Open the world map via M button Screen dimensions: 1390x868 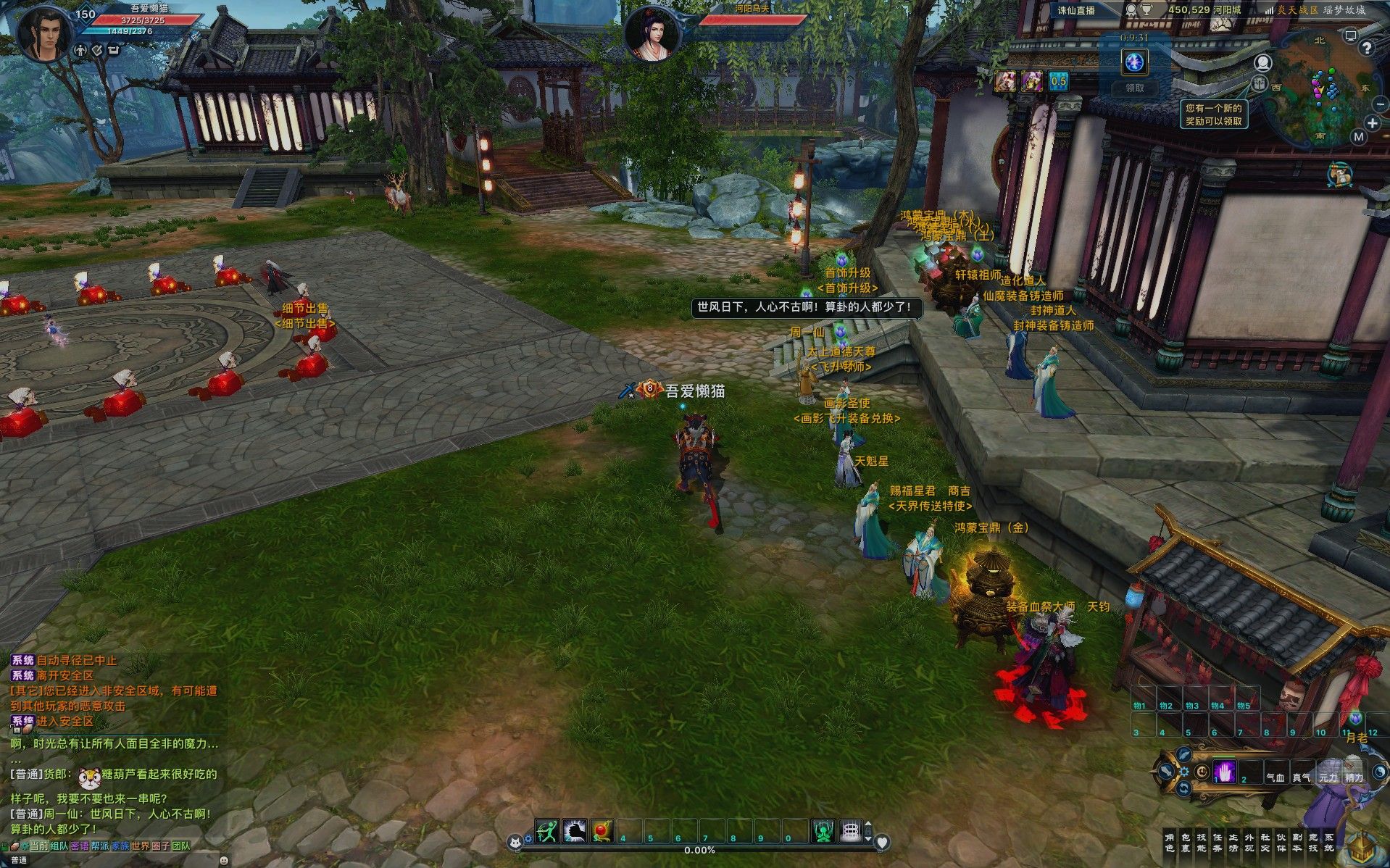click(1358, 136)
